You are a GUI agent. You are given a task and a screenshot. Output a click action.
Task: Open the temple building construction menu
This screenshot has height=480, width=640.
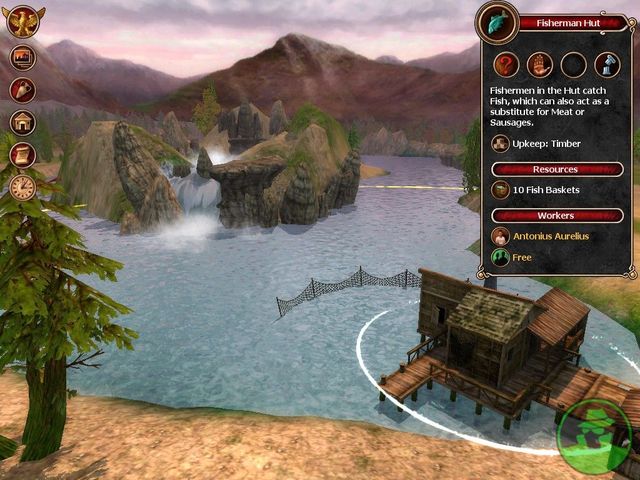[22, 122]
